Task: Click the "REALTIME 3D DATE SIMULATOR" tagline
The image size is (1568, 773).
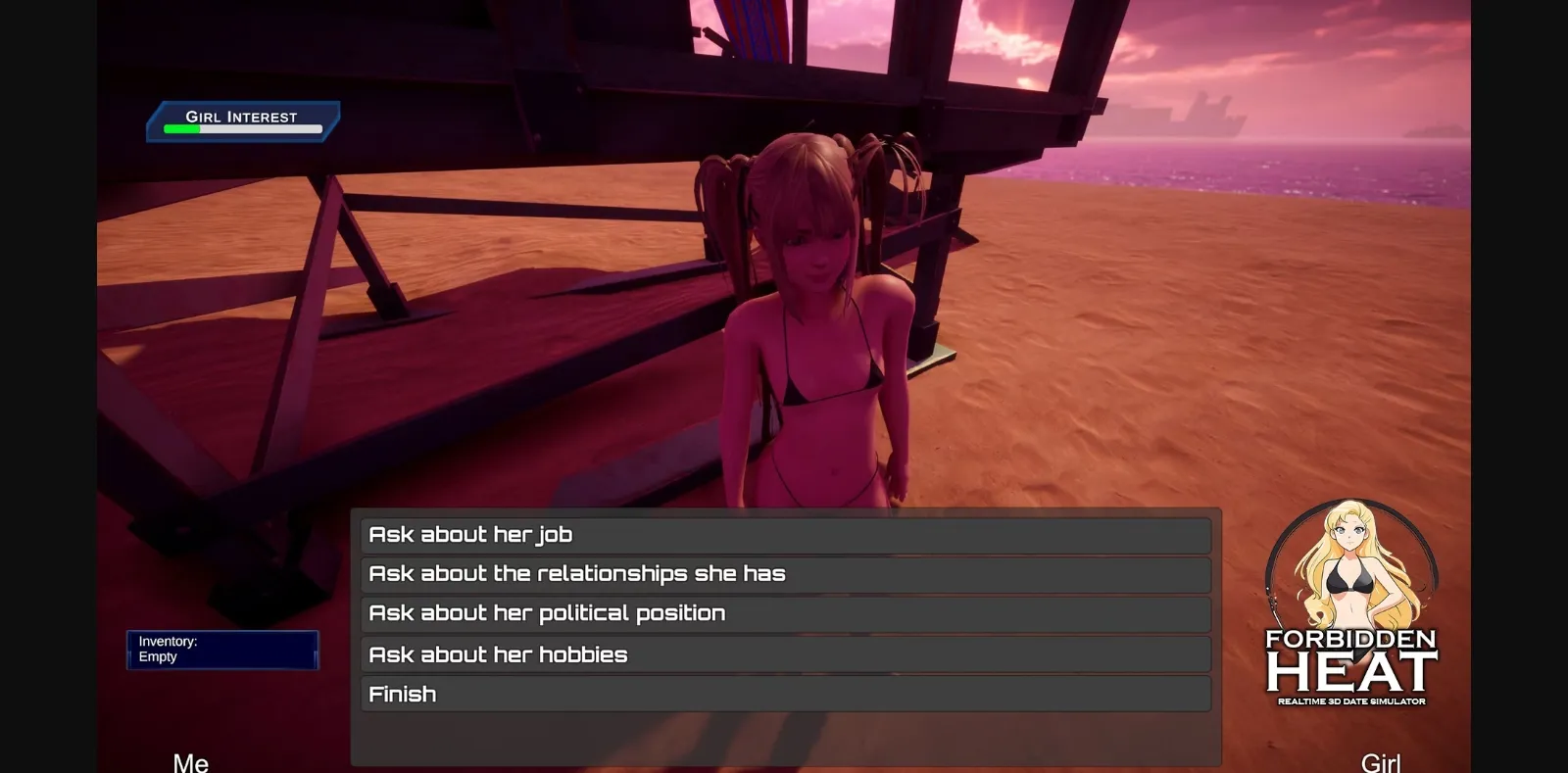Action: point(1352,701)
